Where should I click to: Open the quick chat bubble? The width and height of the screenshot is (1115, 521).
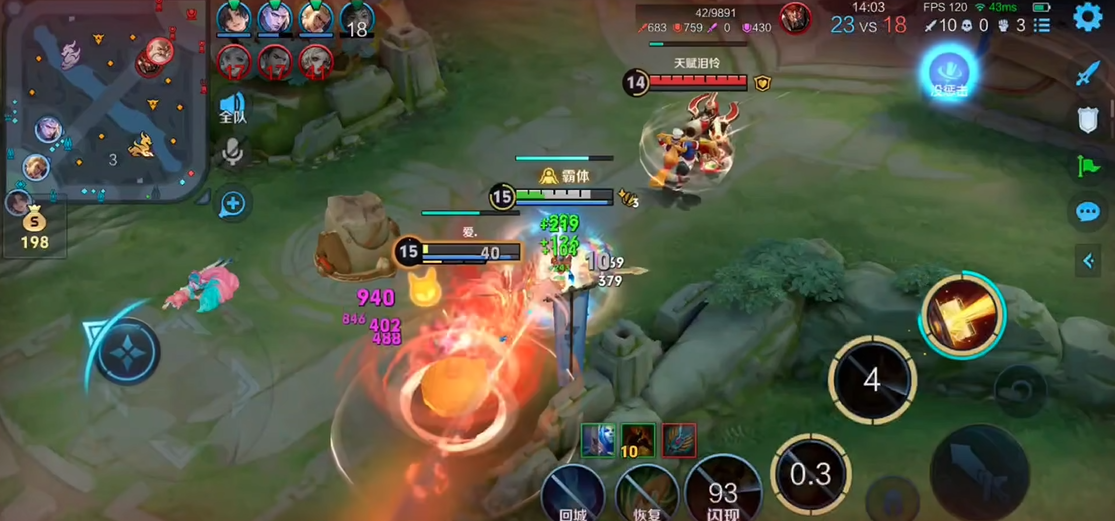click(x=1088, y=211)
